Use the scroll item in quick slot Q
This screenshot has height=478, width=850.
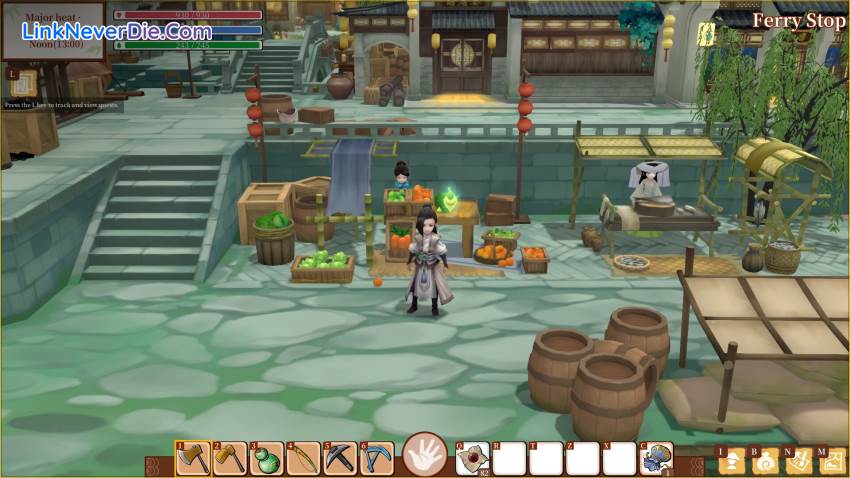tap(472, 459)
